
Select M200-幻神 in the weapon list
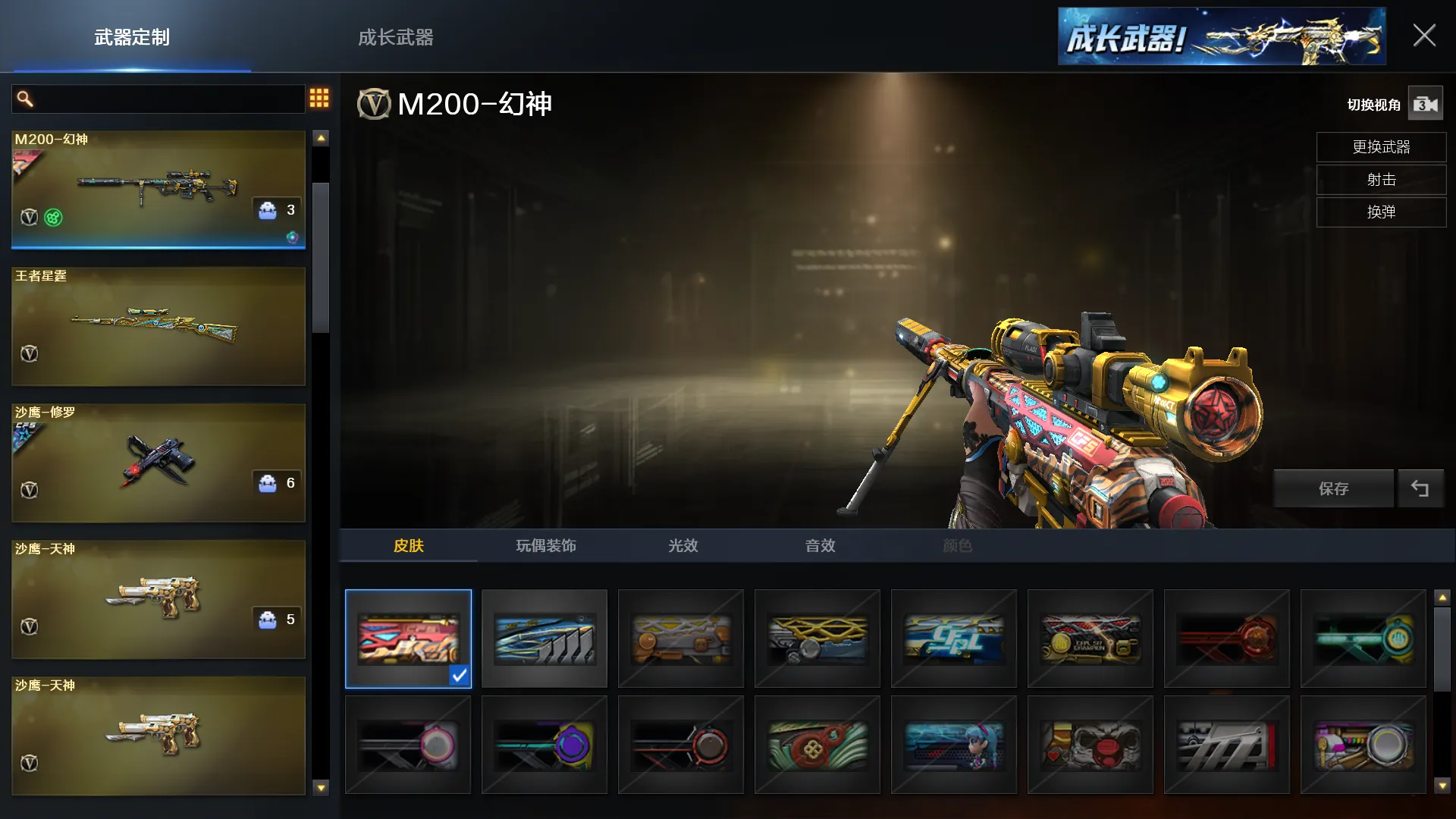click(x=158, y=189)
